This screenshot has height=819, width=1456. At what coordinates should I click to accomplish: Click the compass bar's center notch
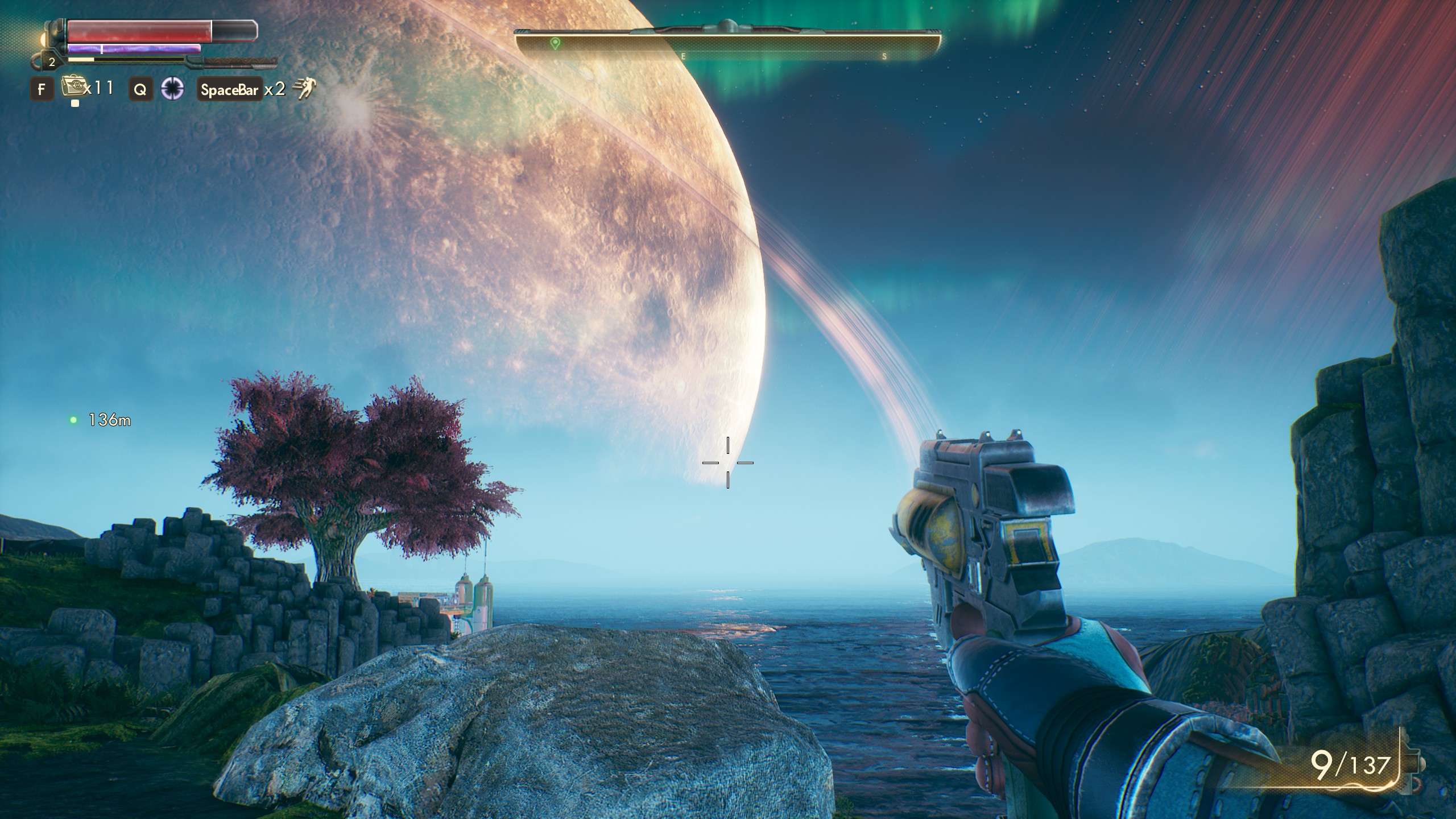pyautogui.click(x=726, y=24)
